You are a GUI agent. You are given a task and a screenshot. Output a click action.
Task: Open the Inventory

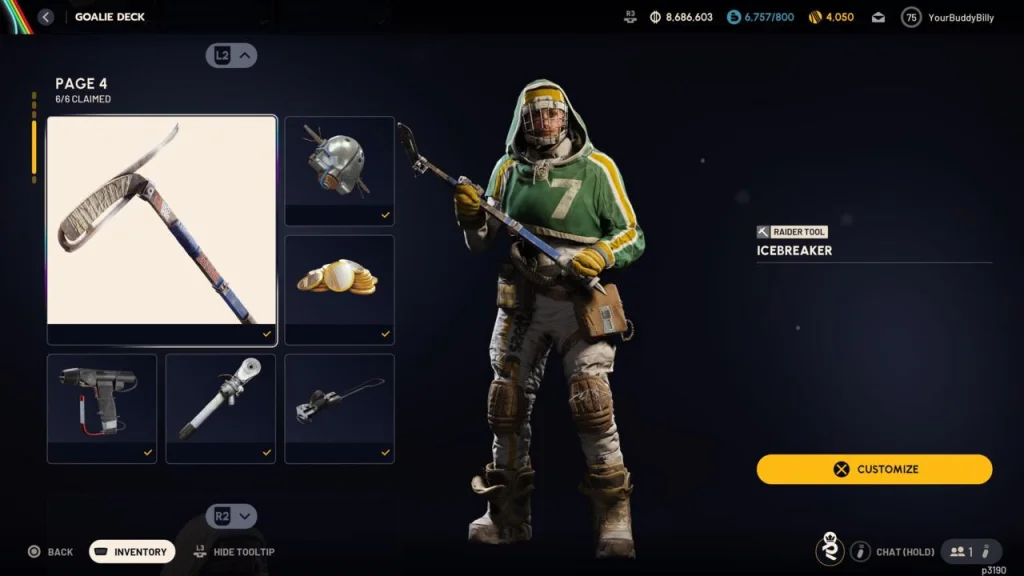point(132,552)
